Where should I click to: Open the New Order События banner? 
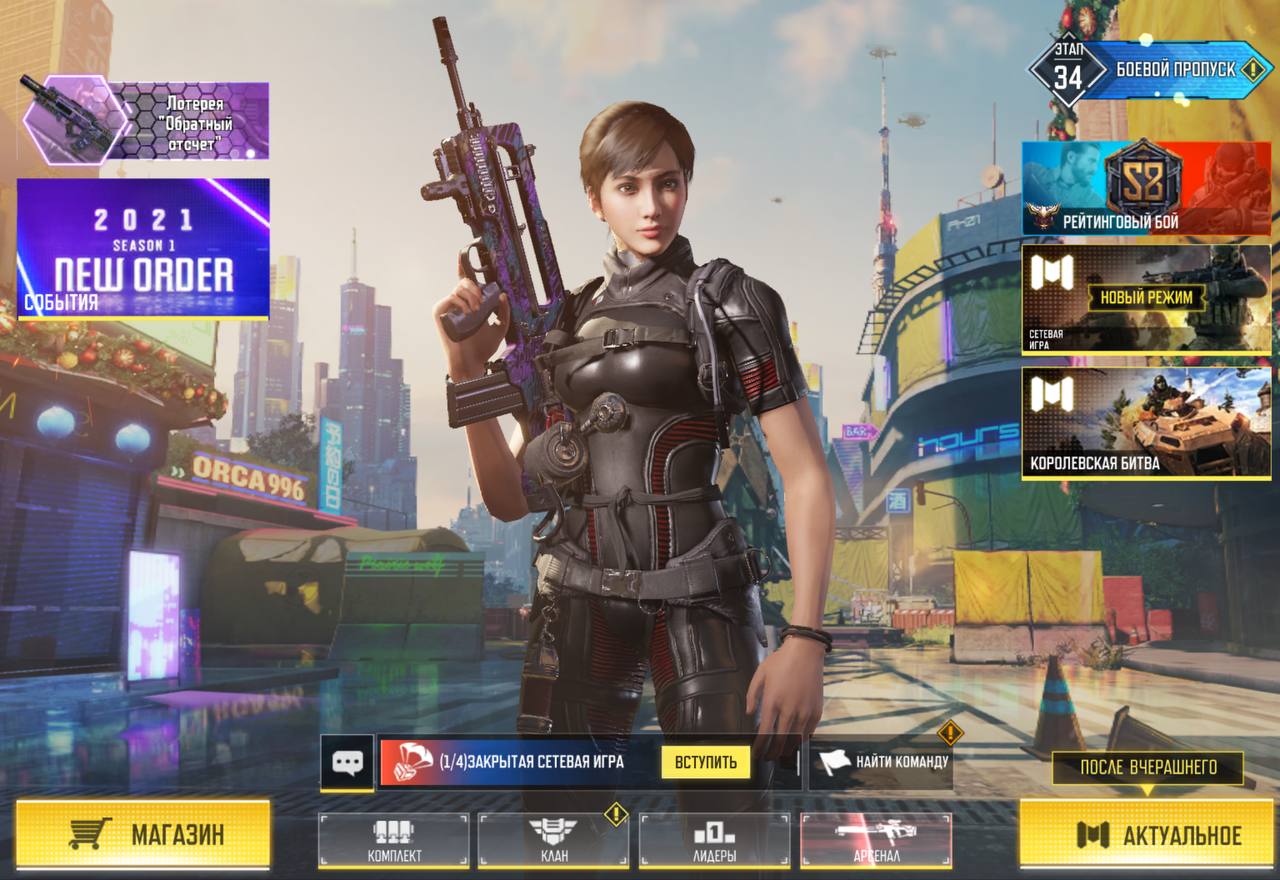click(x=143, y=248)
